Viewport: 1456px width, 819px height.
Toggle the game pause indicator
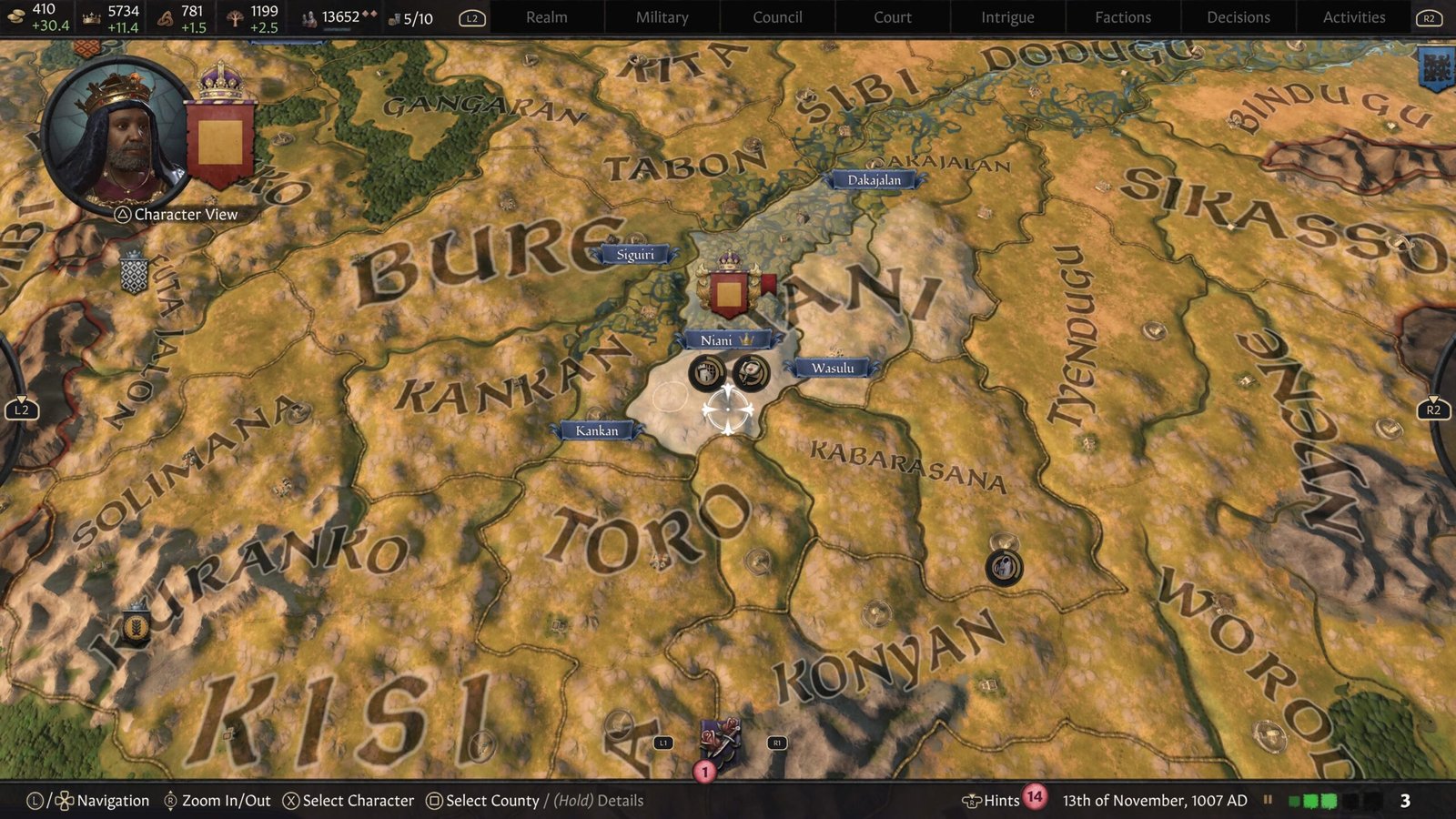1267,800
